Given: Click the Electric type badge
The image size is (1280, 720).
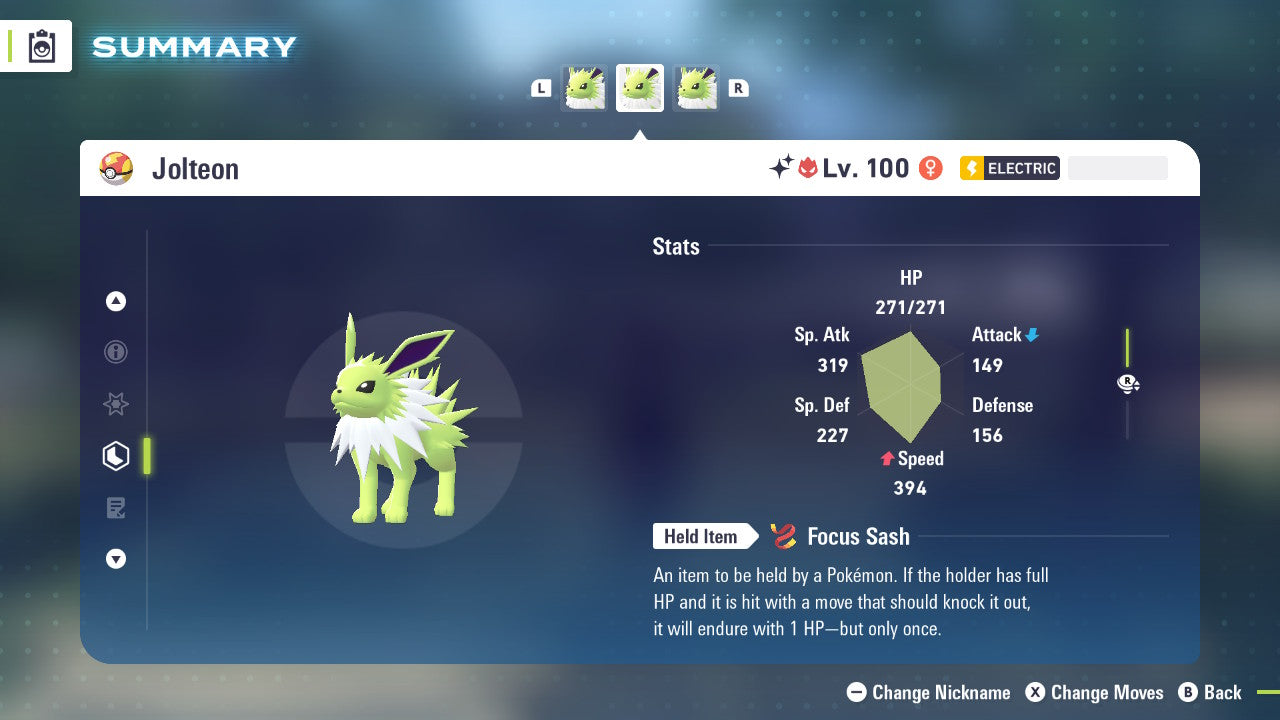Looking at the screenshot, I should coord(1009,168).
